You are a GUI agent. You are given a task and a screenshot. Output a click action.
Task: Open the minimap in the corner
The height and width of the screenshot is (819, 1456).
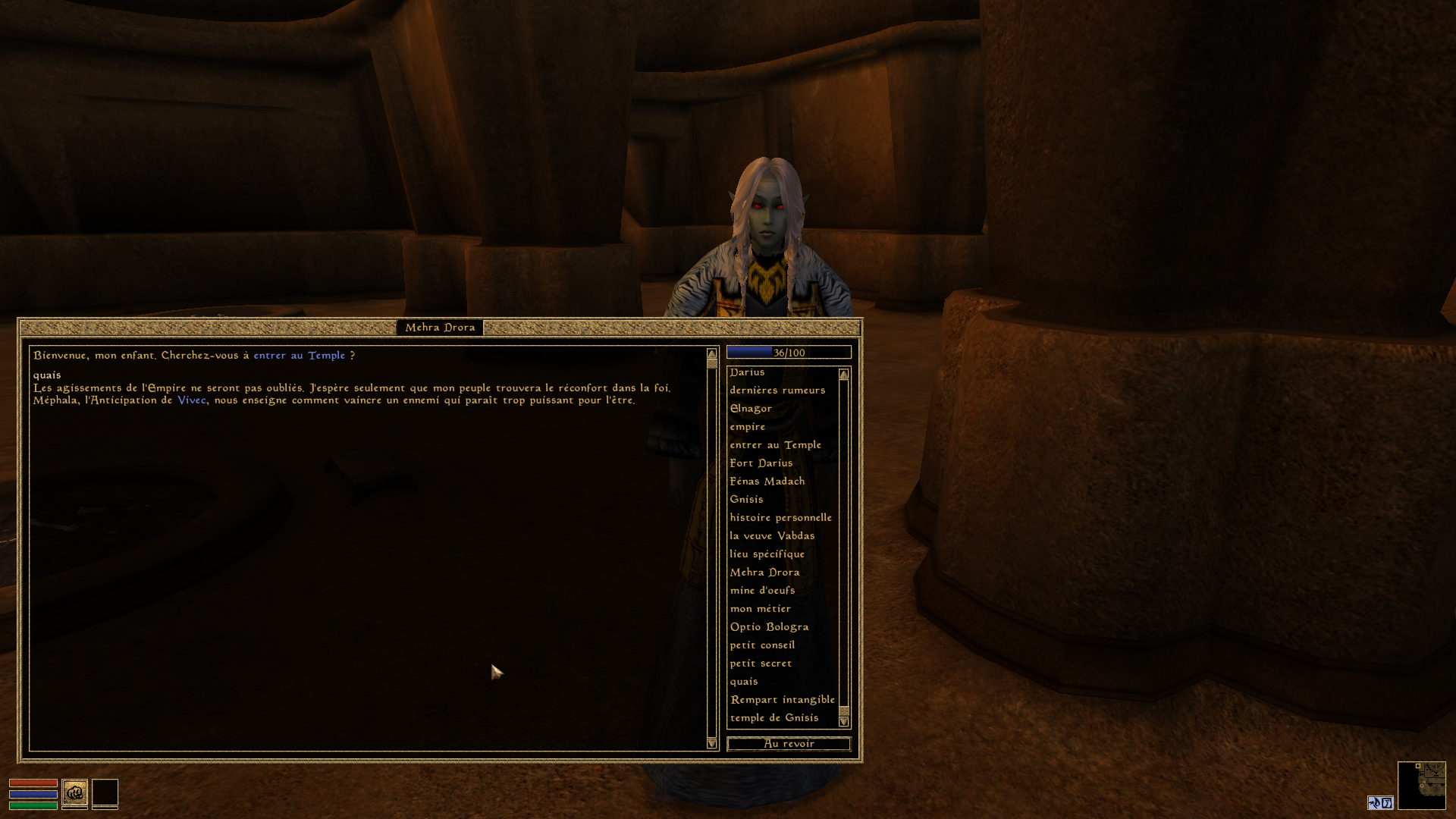coord(1421,785)
